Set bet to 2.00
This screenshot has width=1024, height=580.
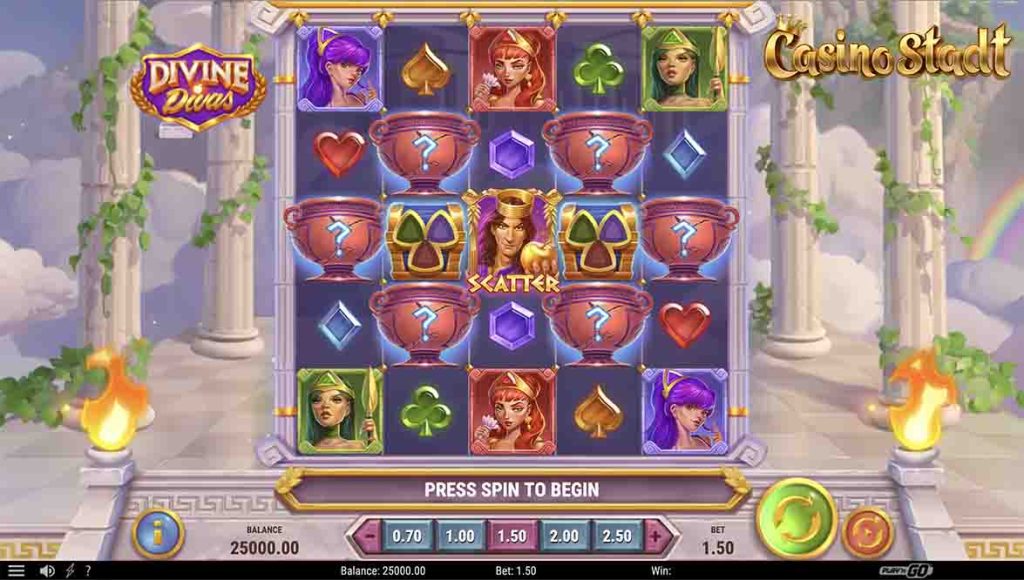coord(563,536)
